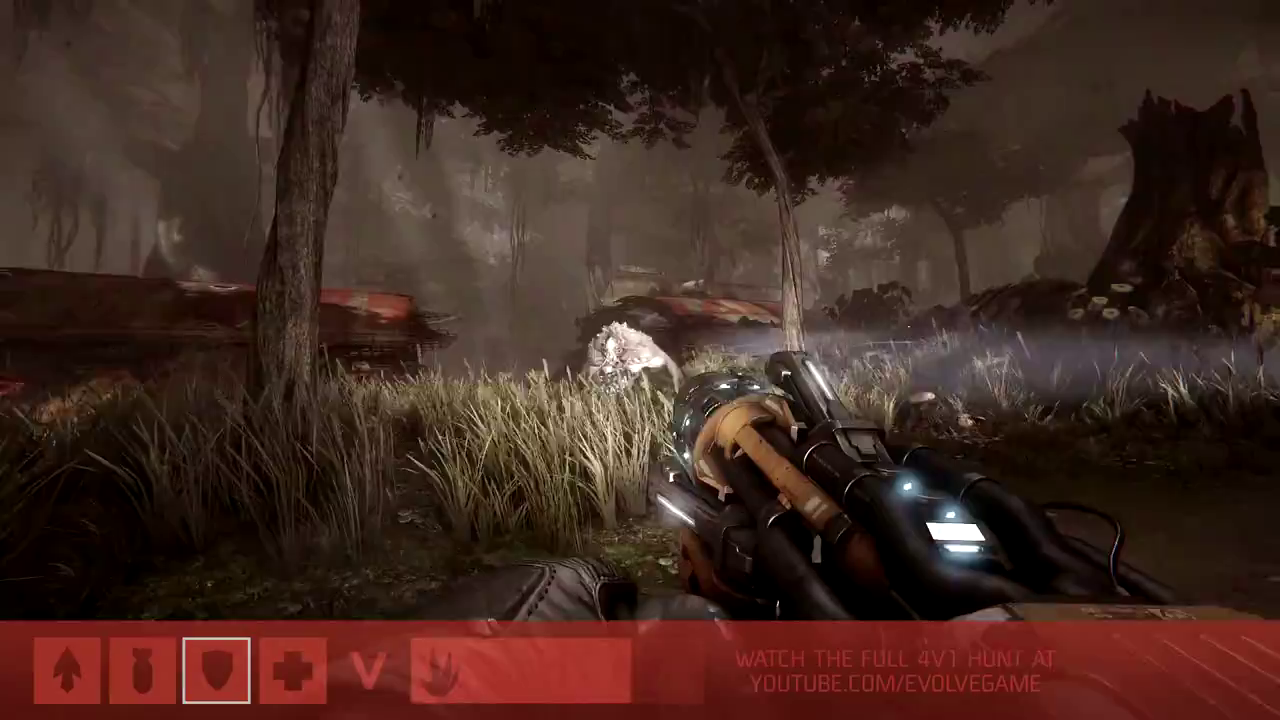
Task: Select the bomb ability icon
Action: click(x=141, y=669)
